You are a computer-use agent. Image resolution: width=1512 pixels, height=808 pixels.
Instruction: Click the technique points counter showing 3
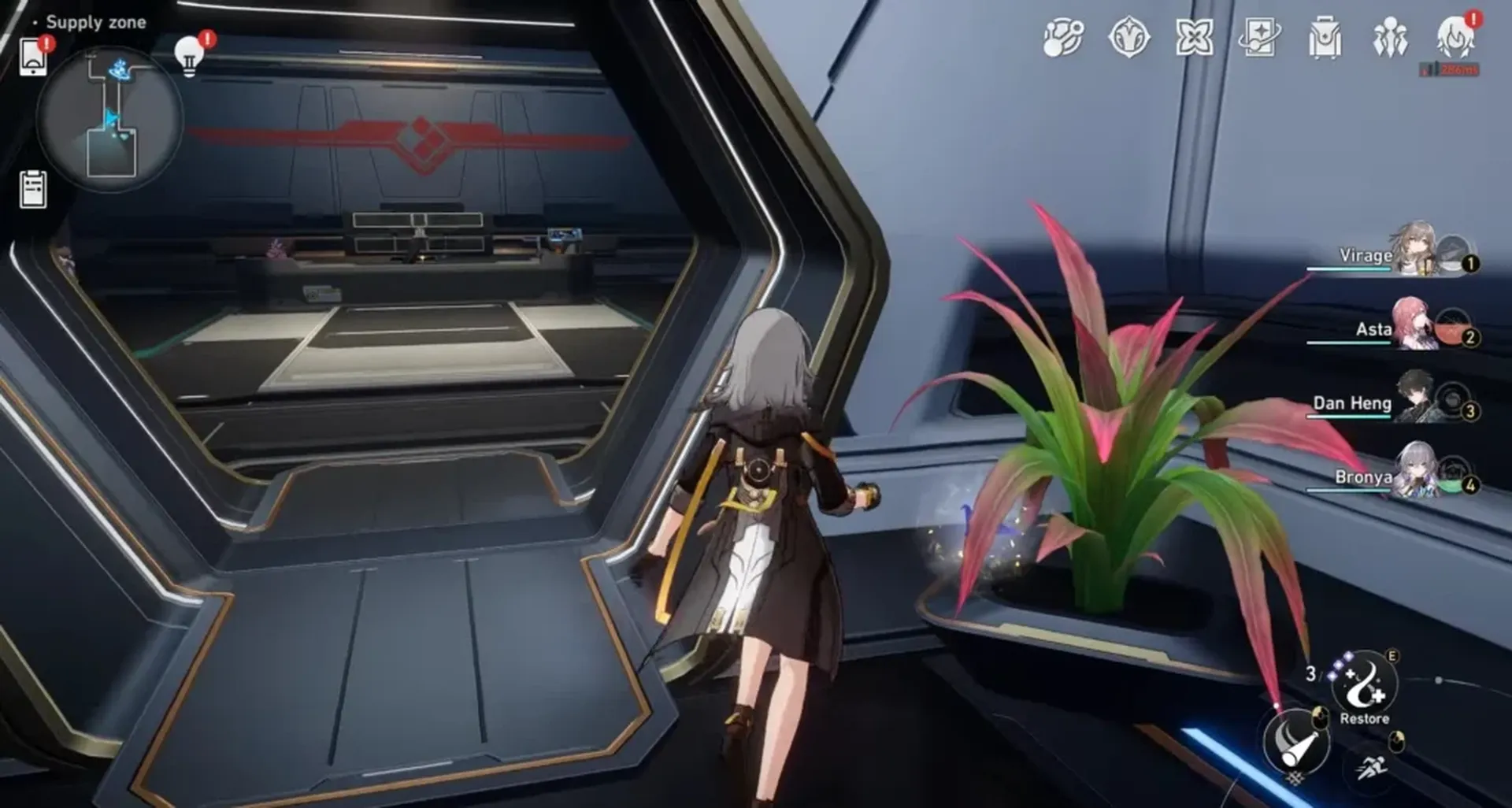[1312, 675]
